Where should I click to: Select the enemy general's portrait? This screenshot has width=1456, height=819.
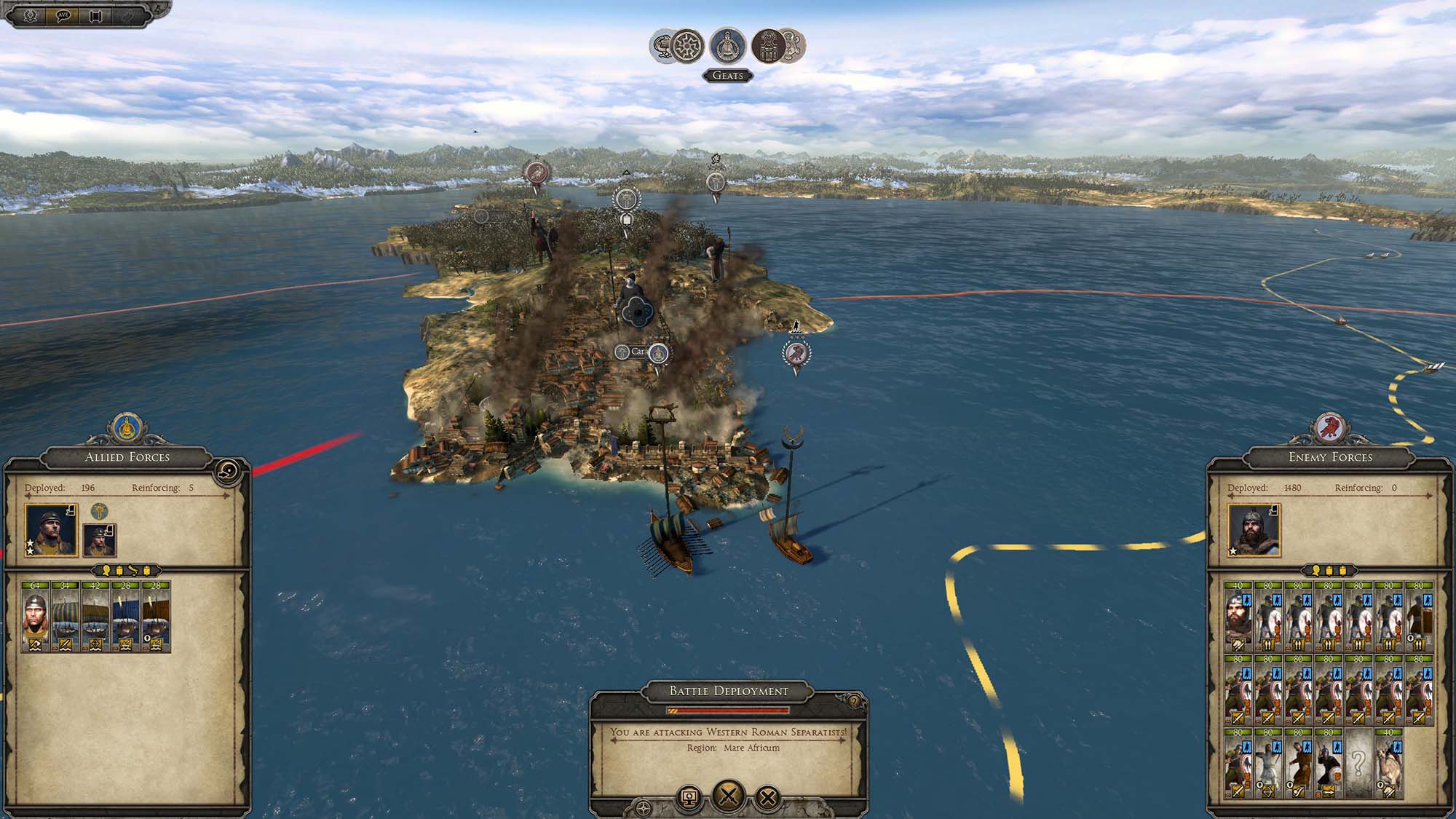pos(1254,529)
